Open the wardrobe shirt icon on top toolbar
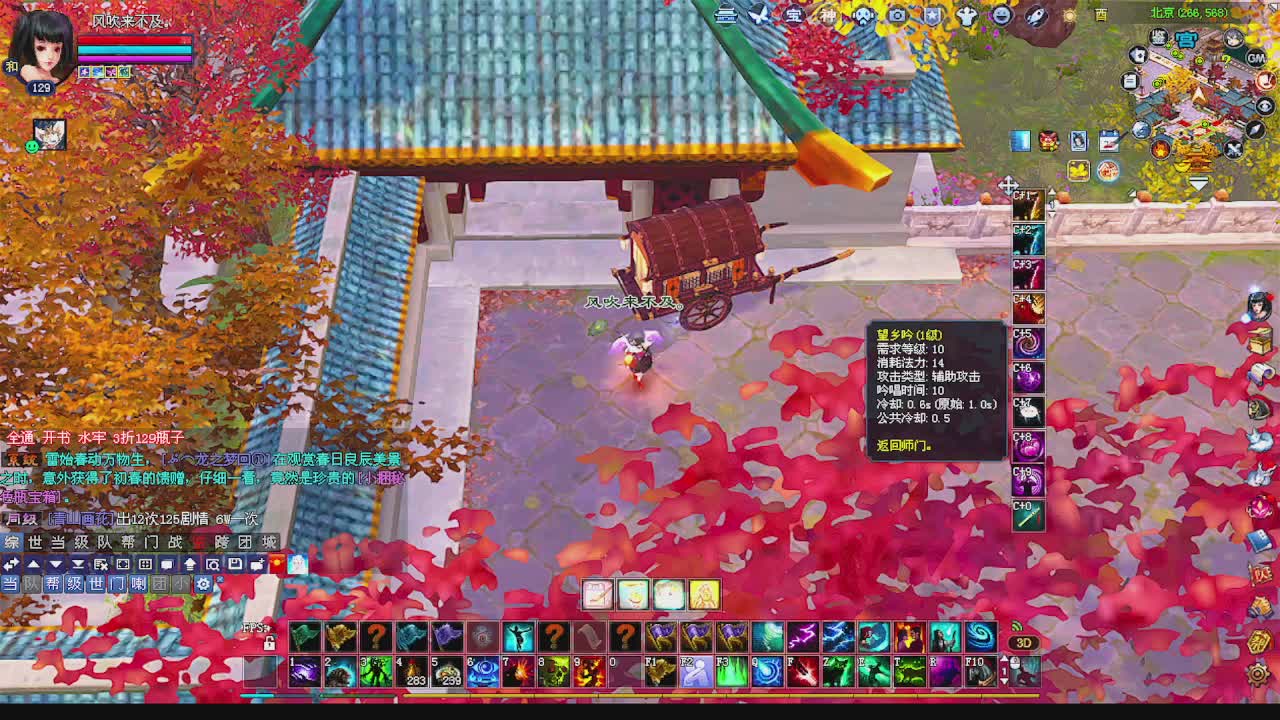Viewport: 1280px width, 720px height. (x=966, y=15)
